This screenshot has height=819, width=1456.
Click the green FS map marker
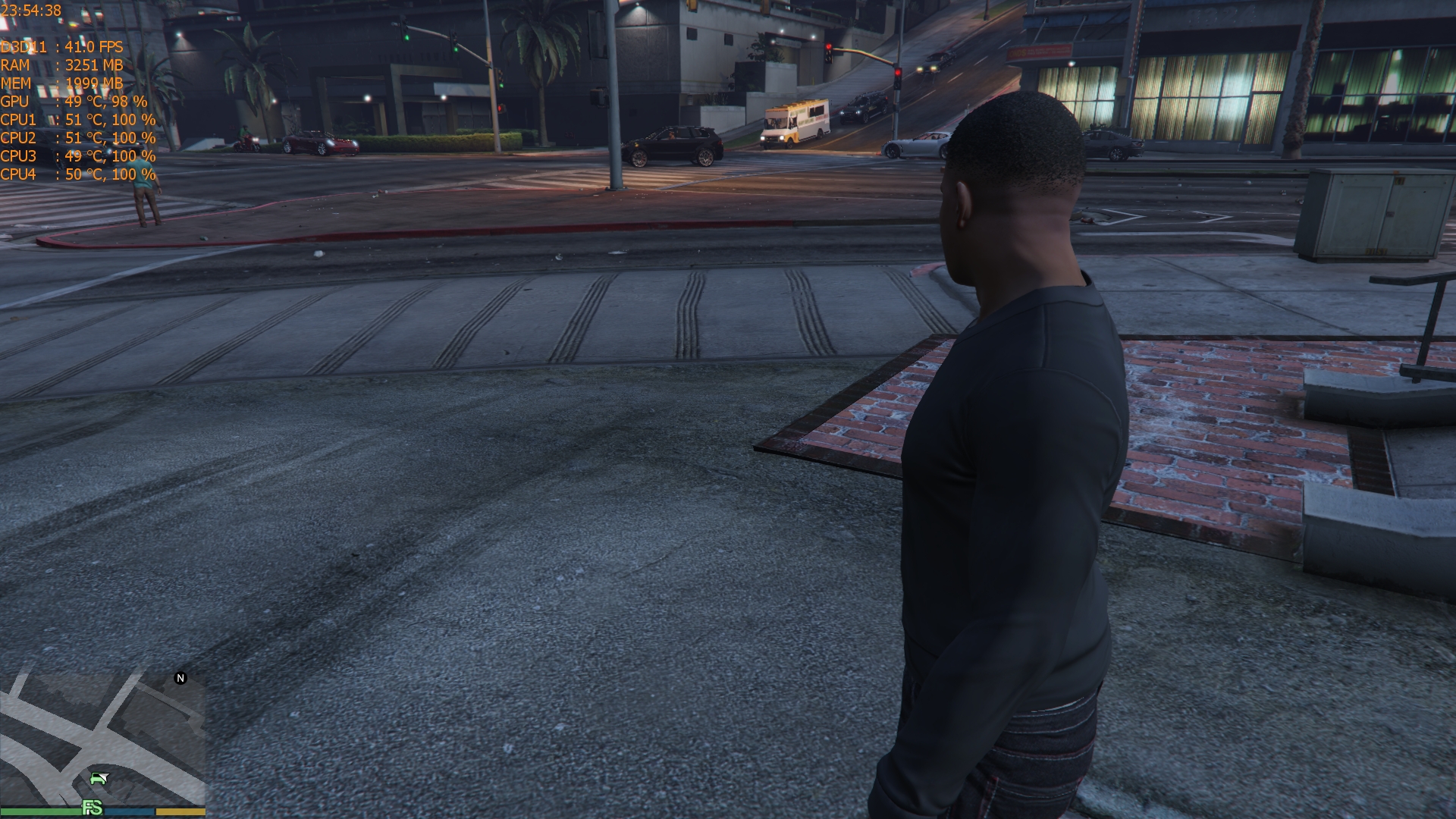pos(92,808)
